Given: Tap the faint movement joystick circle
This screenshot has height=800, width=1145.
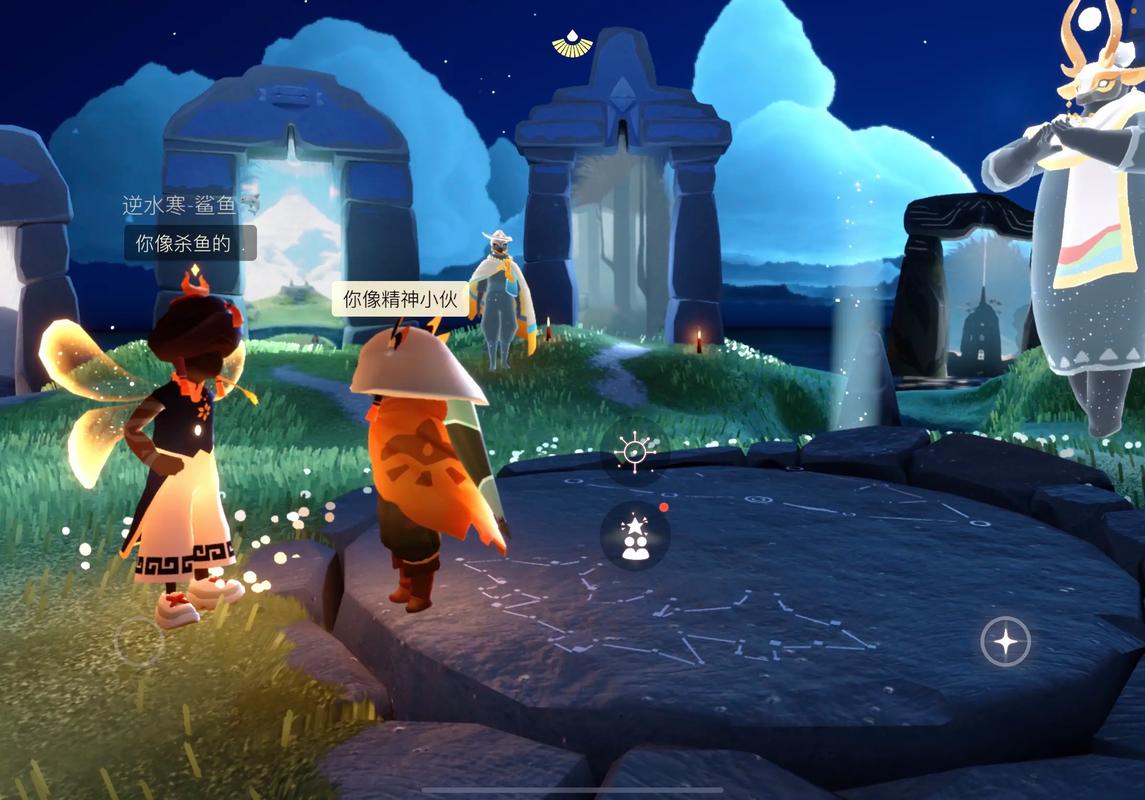Looking at the screenshot, I should pos(140,641).
